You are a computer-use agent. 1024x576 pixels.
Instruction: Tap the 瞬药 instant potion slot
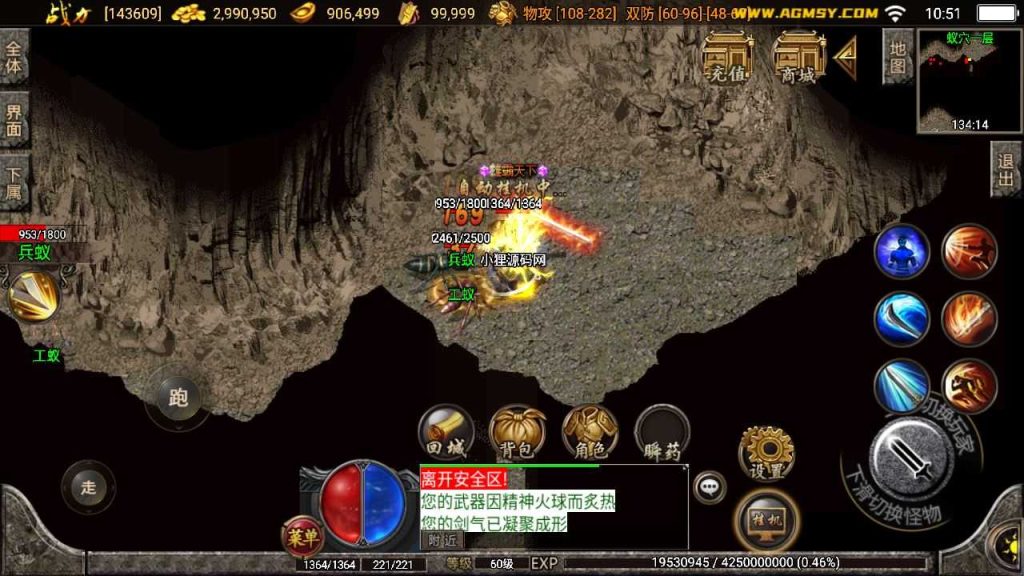point(662,433)
